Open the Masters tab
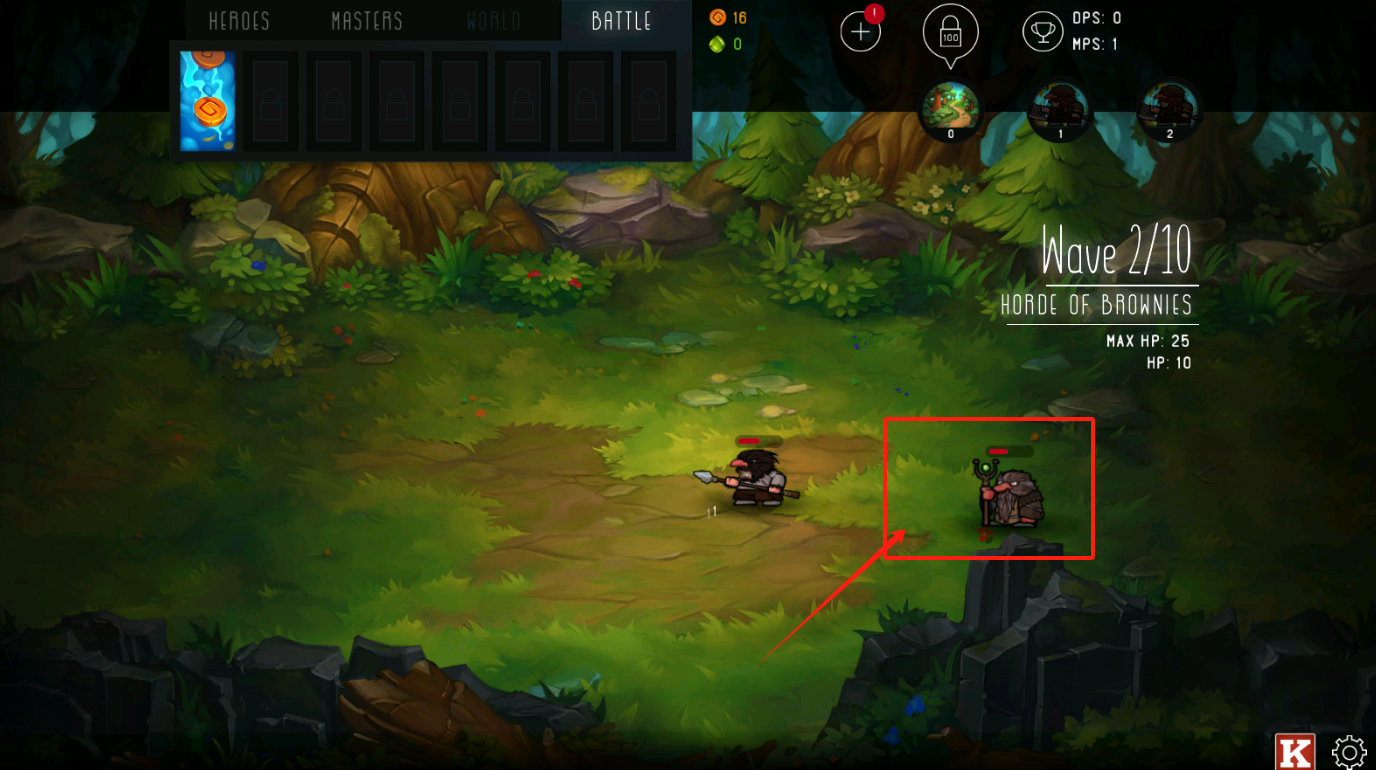Image resolution: width=1376 pixels, height=770 pixels. pos(367,21)
